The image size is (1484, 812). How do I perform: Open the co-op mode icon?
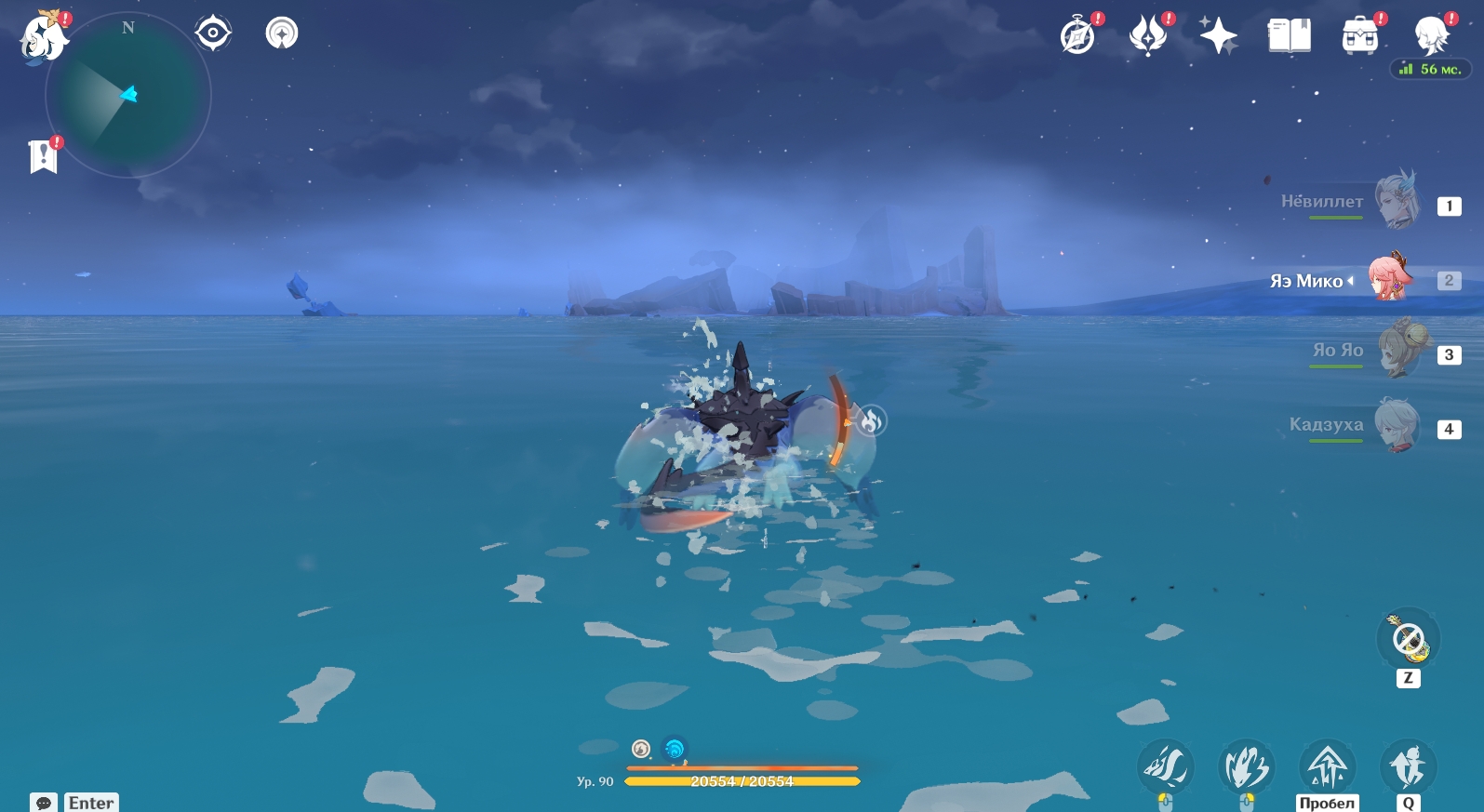282,33
